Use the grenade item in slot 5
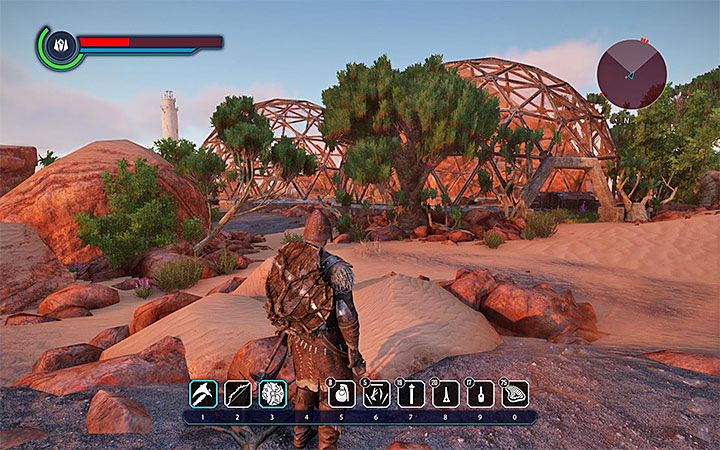Screen dimensions: 720x450 [341, 394]
